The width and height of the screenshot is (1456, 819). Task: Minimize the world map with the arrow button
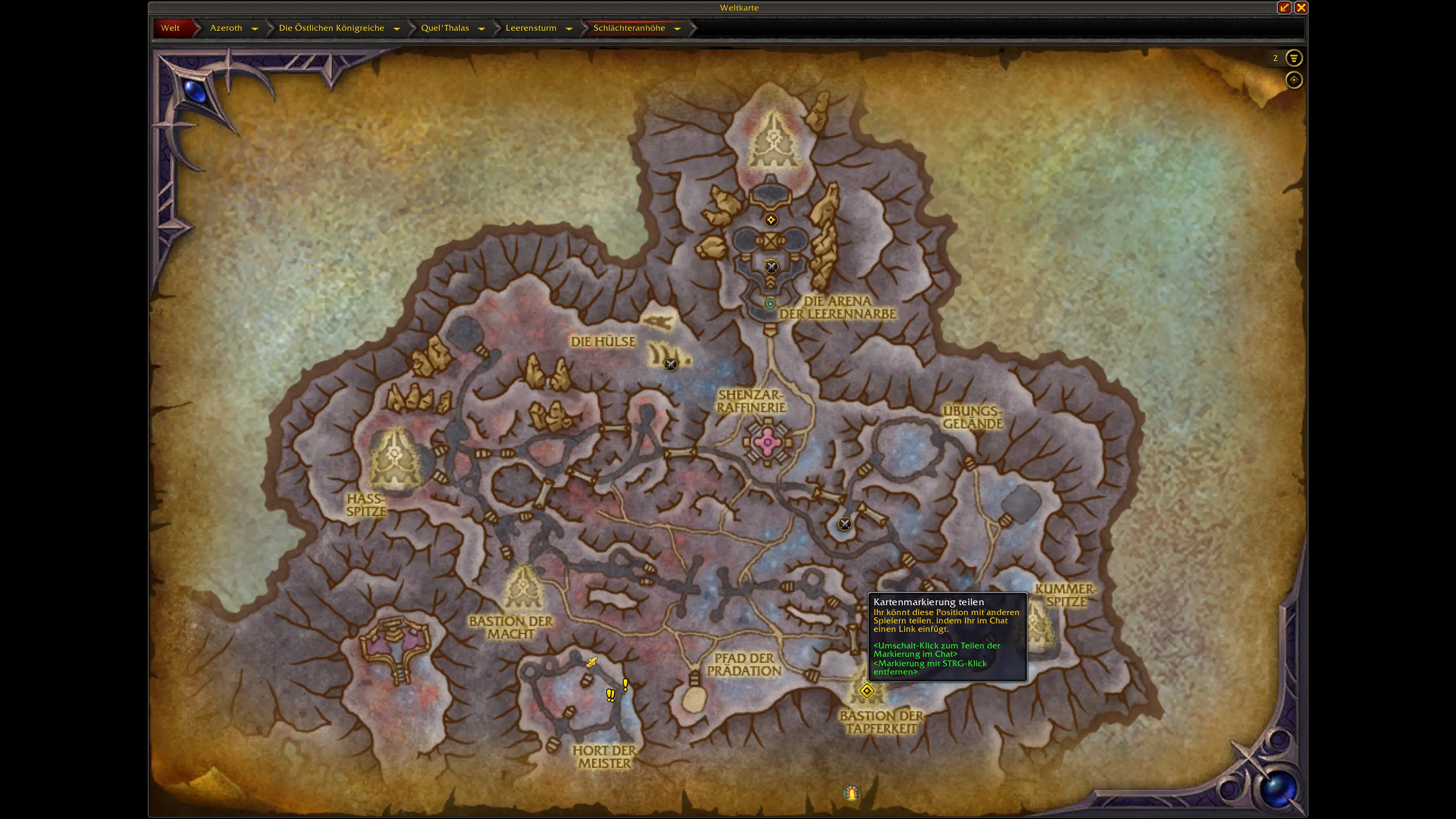[1284, 7]
